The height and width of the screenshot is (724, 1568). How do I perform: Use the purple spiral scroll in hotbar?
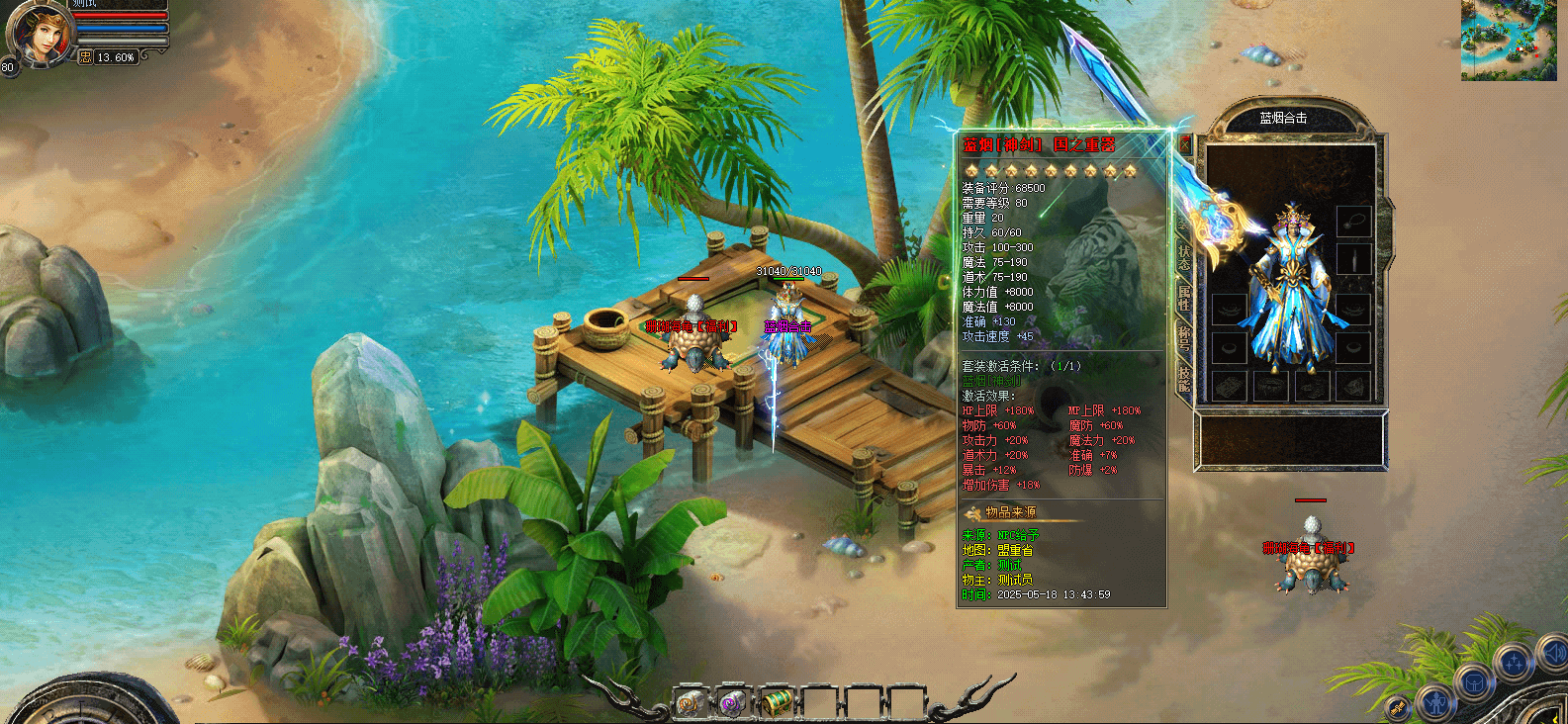click(733, 702)
